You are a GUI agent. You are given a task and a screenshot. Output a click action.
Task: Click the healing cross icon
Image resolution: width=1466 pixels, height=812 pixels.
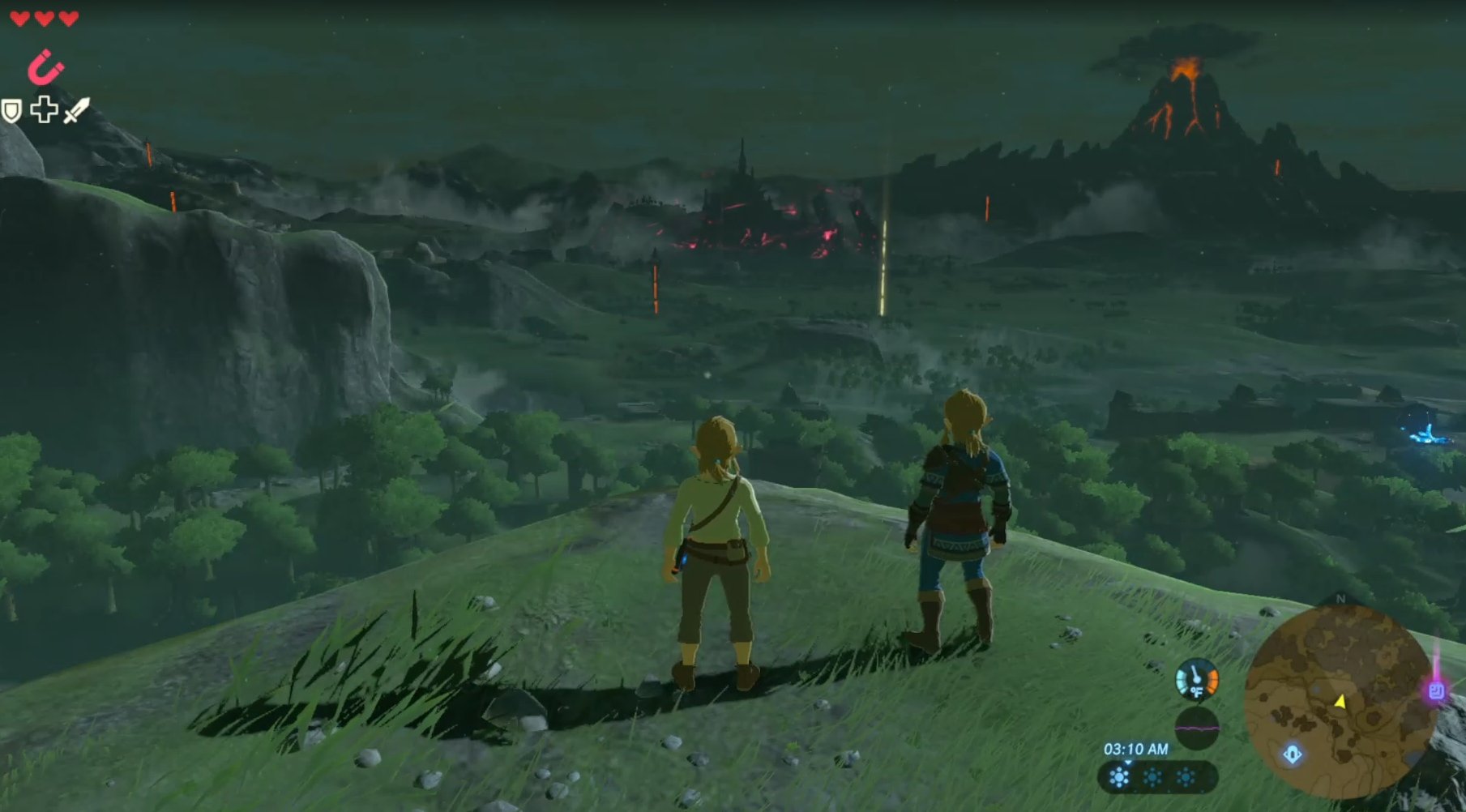click(x=43, y=109)
